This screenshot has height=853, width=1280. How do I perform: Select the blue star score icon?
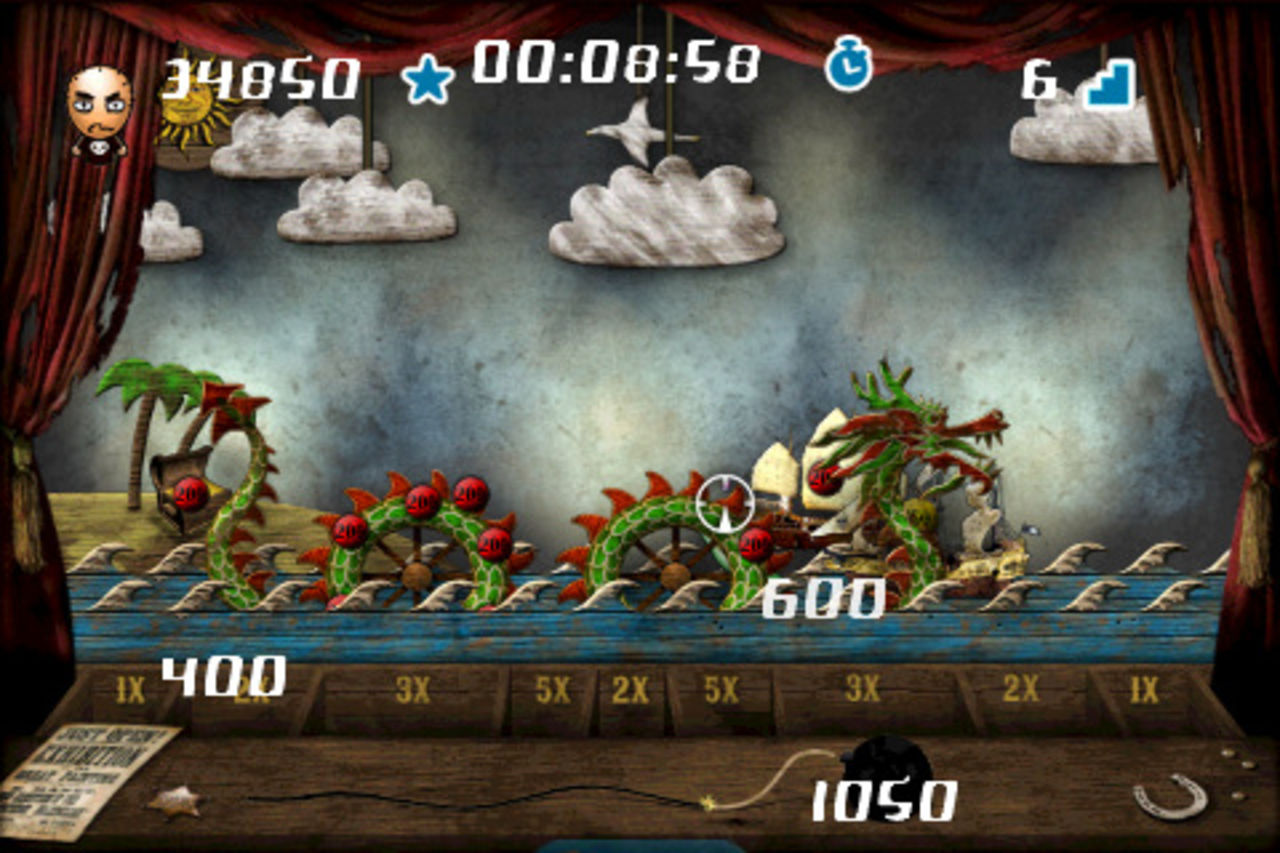tap(428, 80)
